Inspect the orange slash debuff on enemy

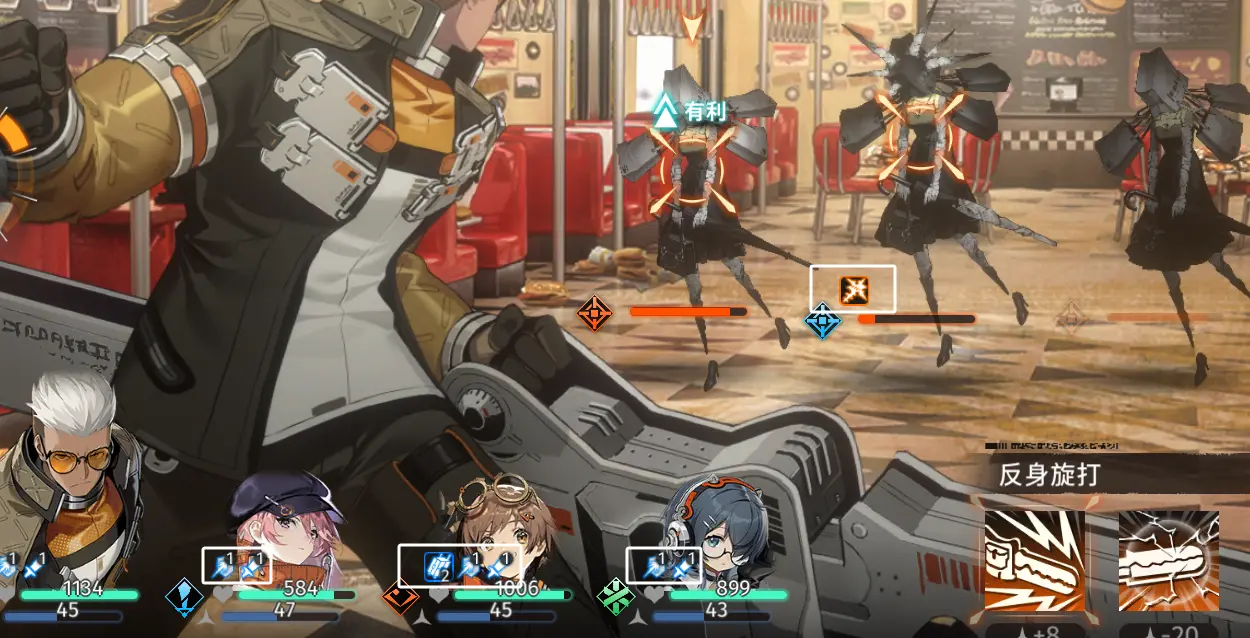pyautogui.click(x=853, y=290)
